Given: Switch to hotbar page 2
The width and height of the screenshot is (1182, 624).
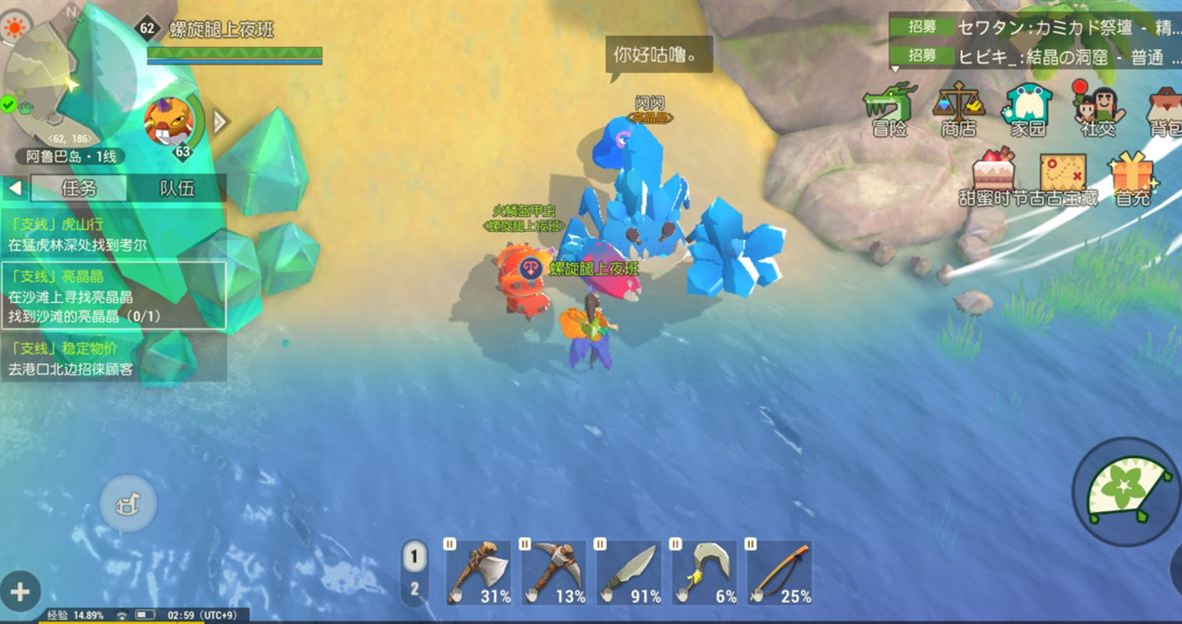Looking at the screenshot, I should [414, 589].
